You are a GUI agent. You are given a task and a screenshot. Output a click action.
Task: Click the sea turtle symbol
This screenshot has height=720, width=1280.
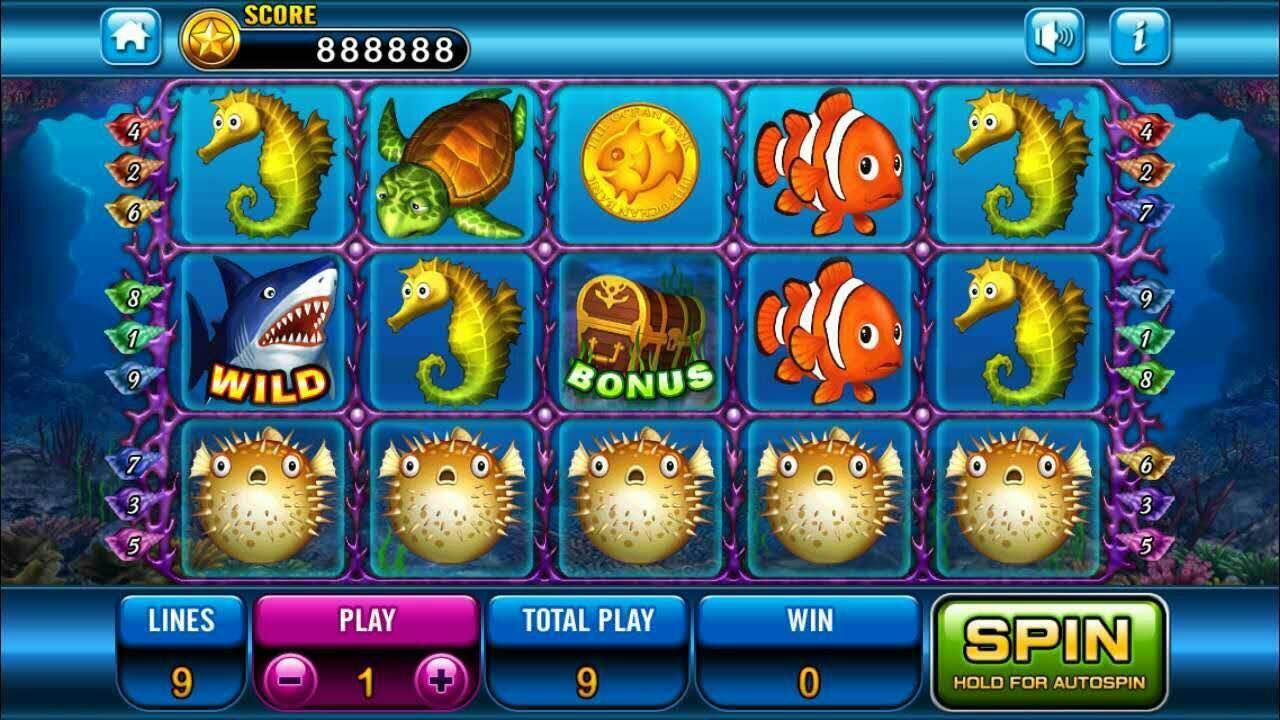450,165
